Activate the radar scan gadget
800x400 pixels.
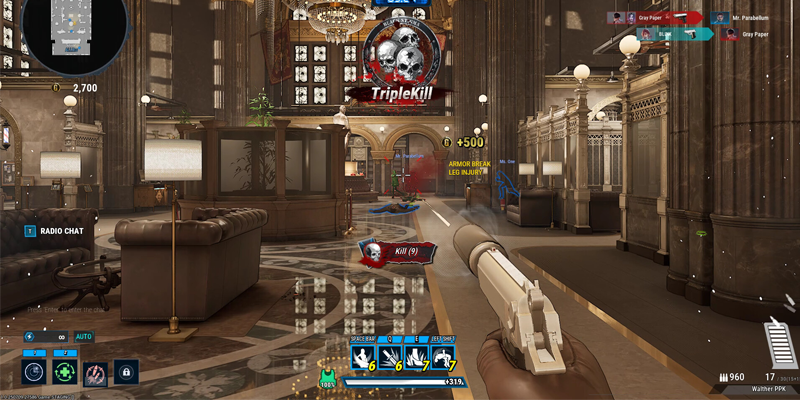tap(35, 372)
